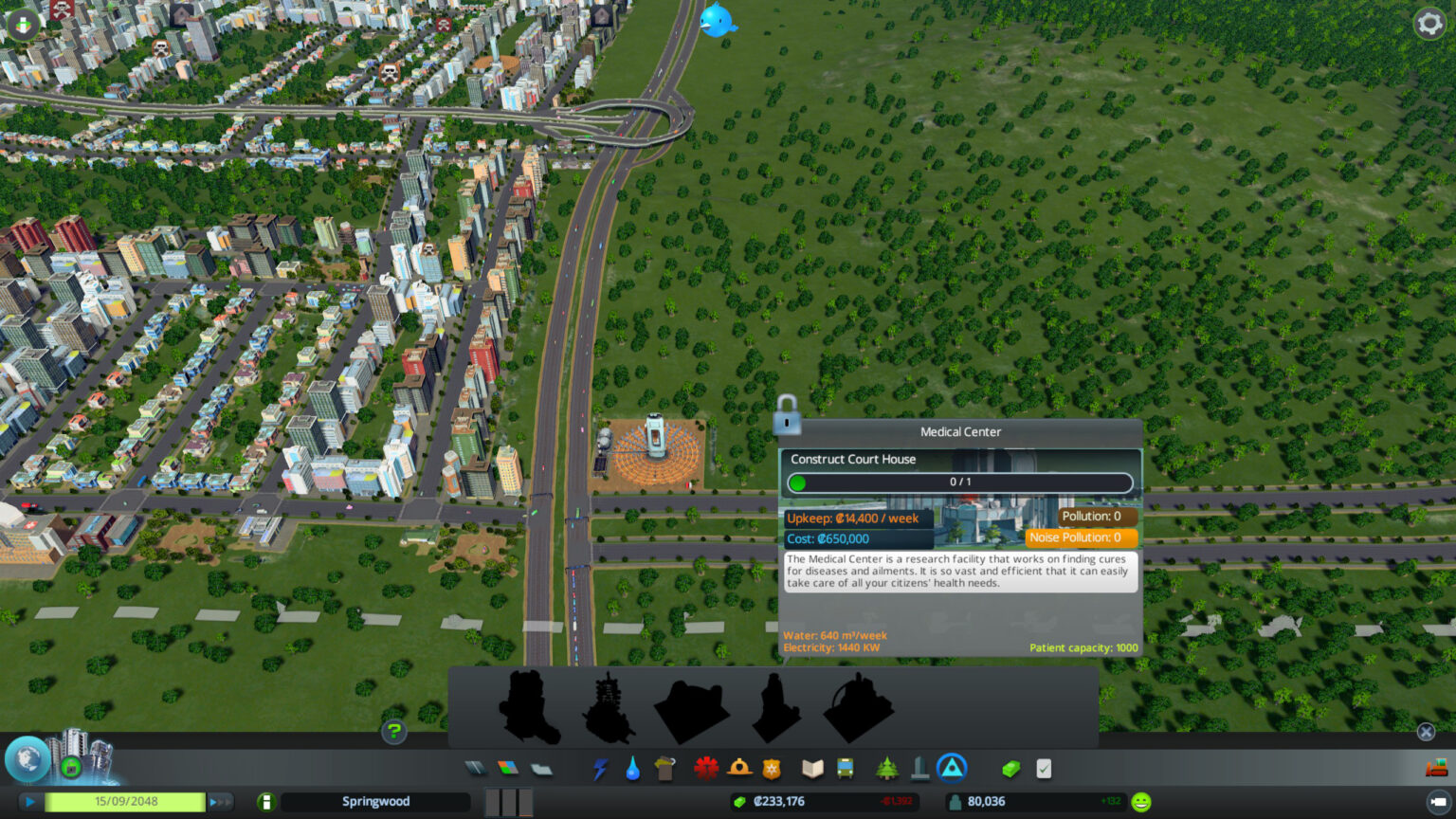Open the garbage services menu
Image resolution: width=1456 pixels, height=819 pixels.
click(x=664, y=768)
